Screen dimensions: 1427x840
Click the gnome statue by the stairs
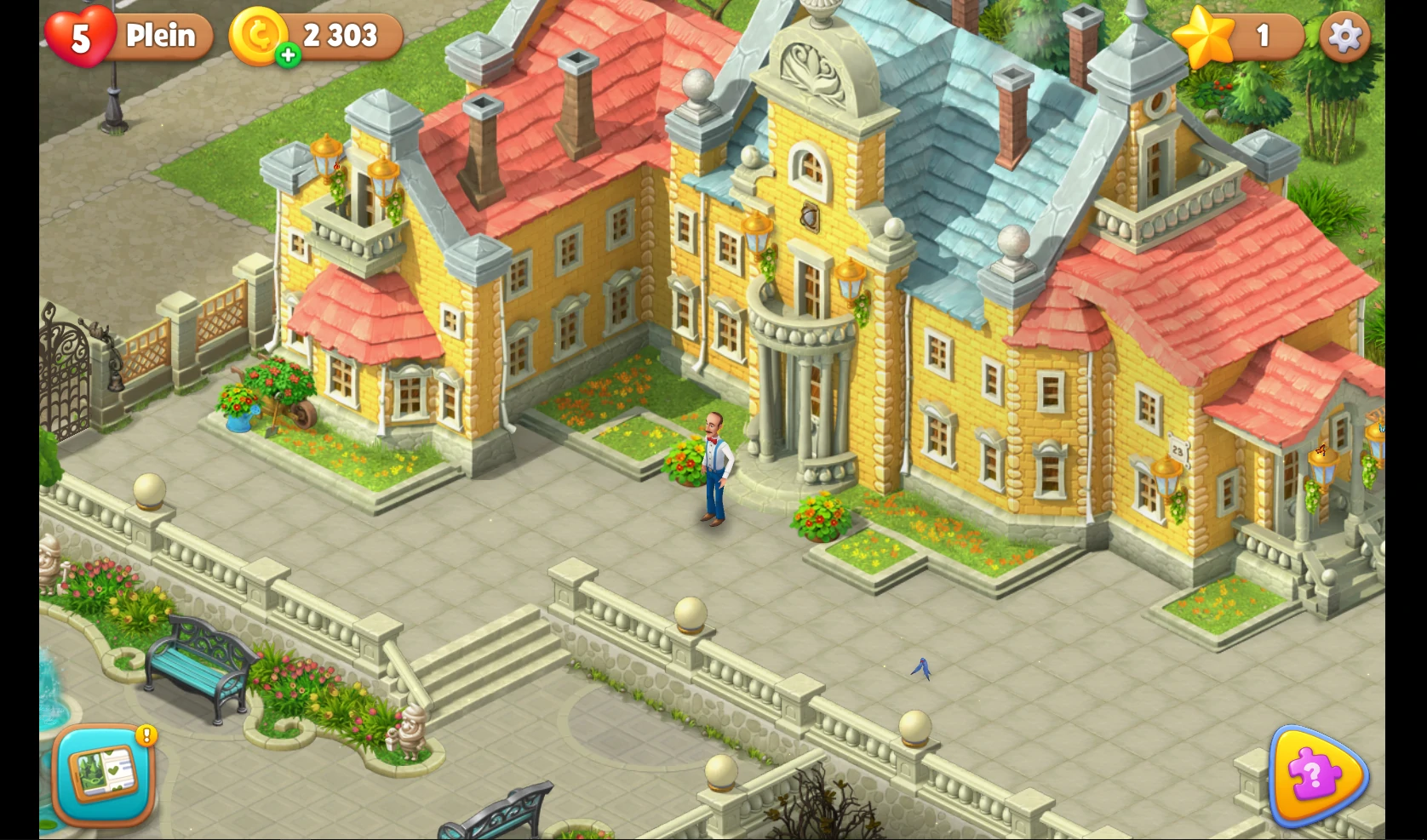click(x=412, y=732)
